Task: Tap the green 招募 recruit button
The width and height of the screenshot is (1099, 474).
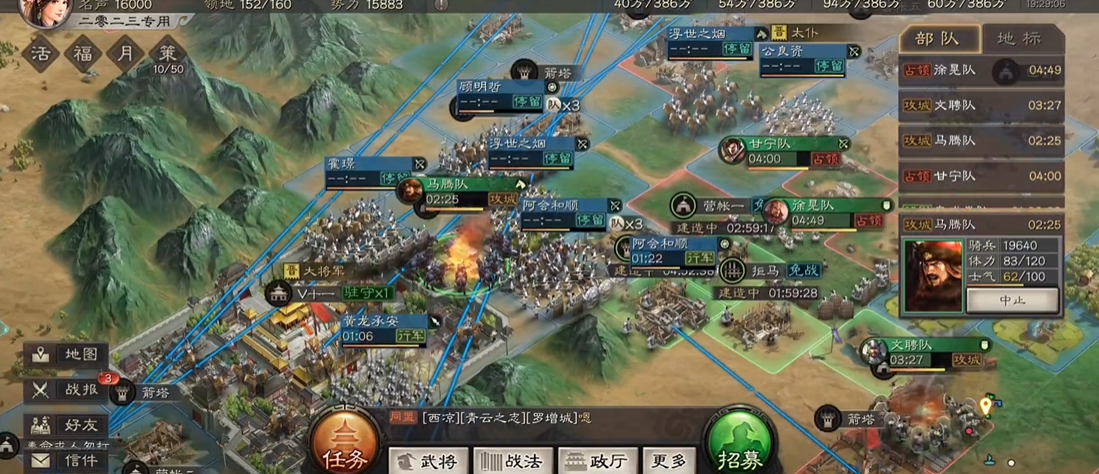Action: point(740,445)
